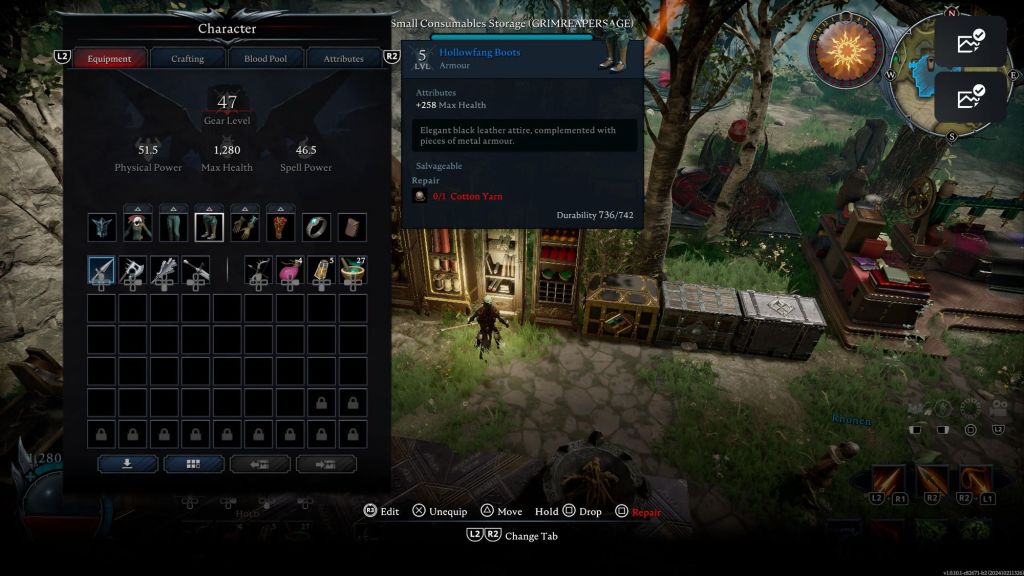This screenshot has height=576, width=1024.
Task: Choose the equipped ring slot
Action: click(x=316, y=227)
